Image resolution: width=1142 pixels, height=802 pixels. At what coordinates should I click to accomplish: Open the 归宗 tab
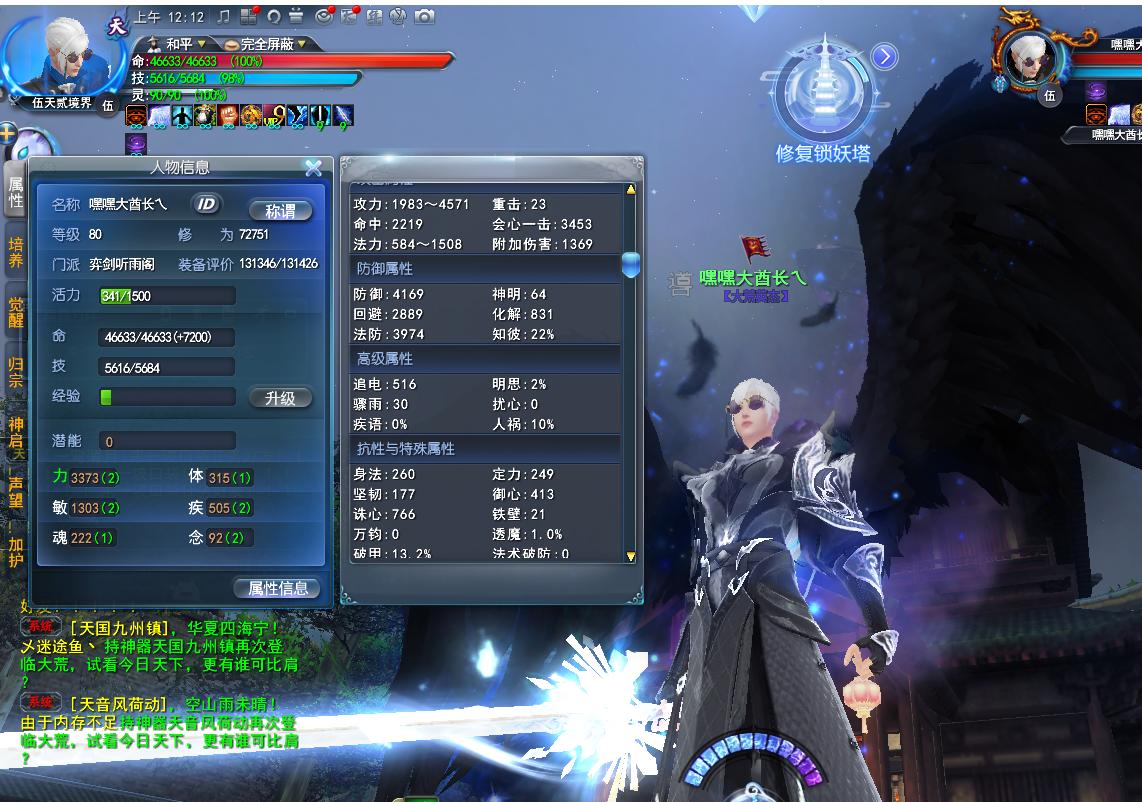15,371
